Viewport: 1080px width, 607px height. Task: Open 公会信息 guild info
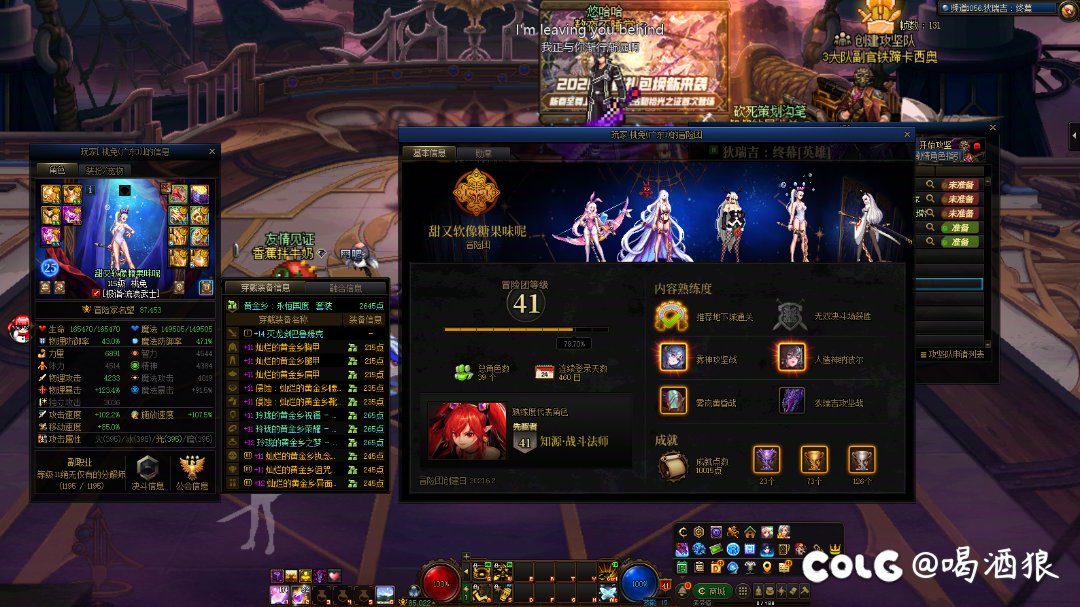pos(193,472)
